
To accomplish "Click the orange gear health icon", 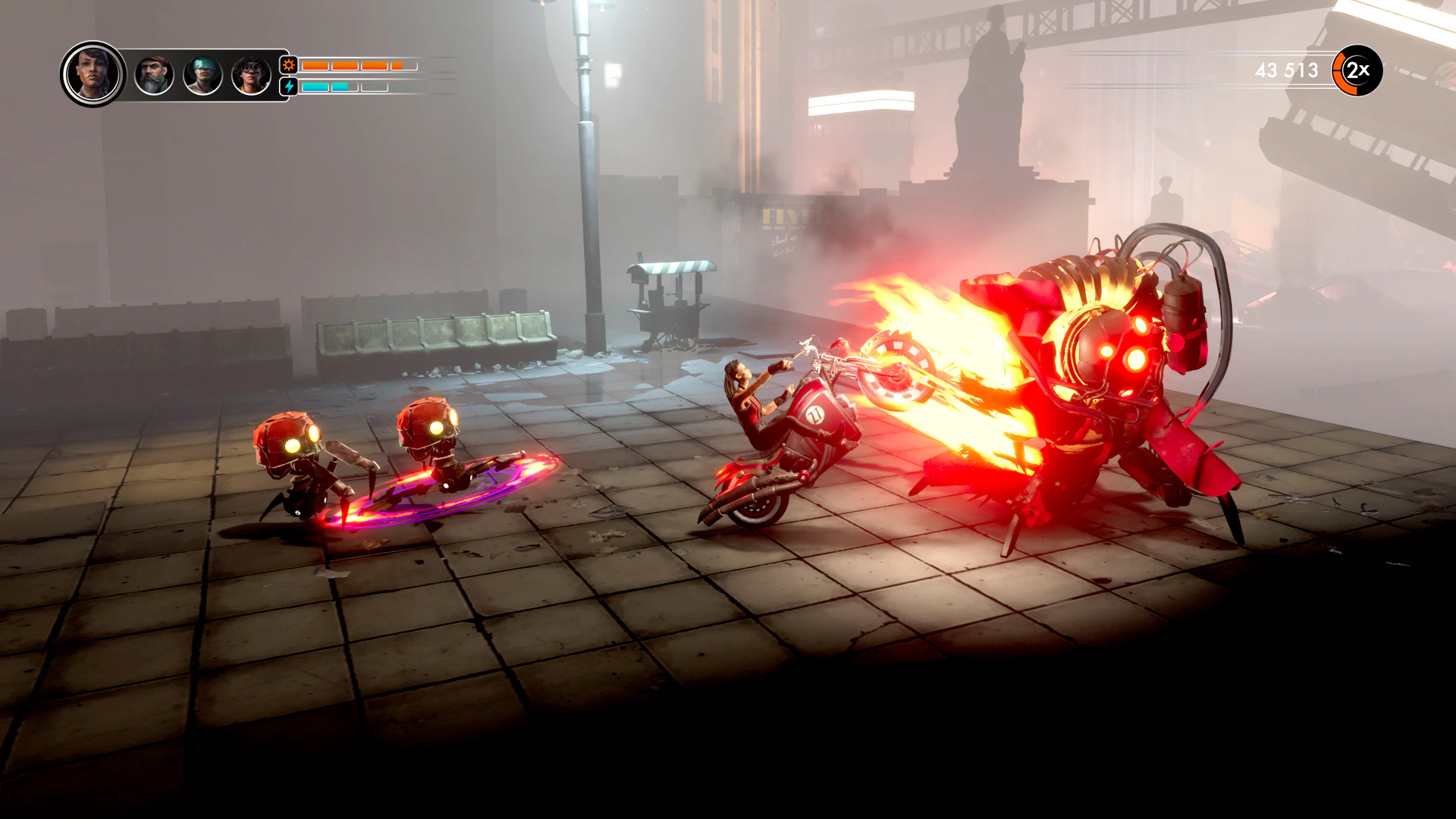I will [287, 65].
